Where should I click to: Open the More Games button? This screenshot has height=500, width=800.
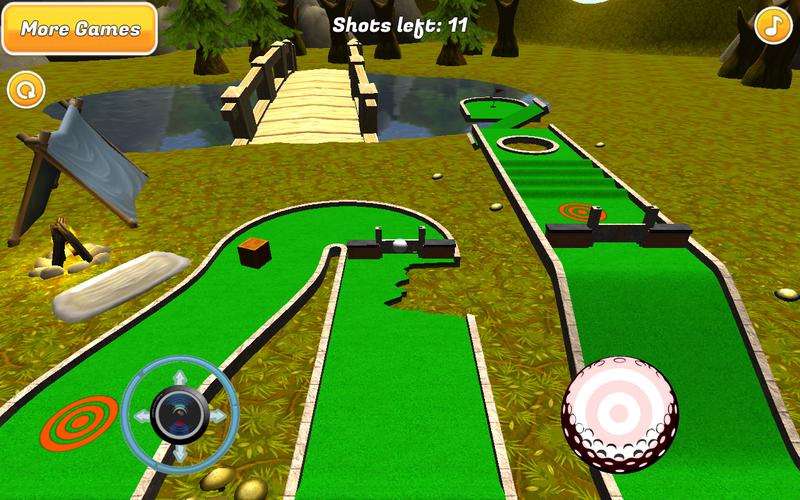click(79, 28)
